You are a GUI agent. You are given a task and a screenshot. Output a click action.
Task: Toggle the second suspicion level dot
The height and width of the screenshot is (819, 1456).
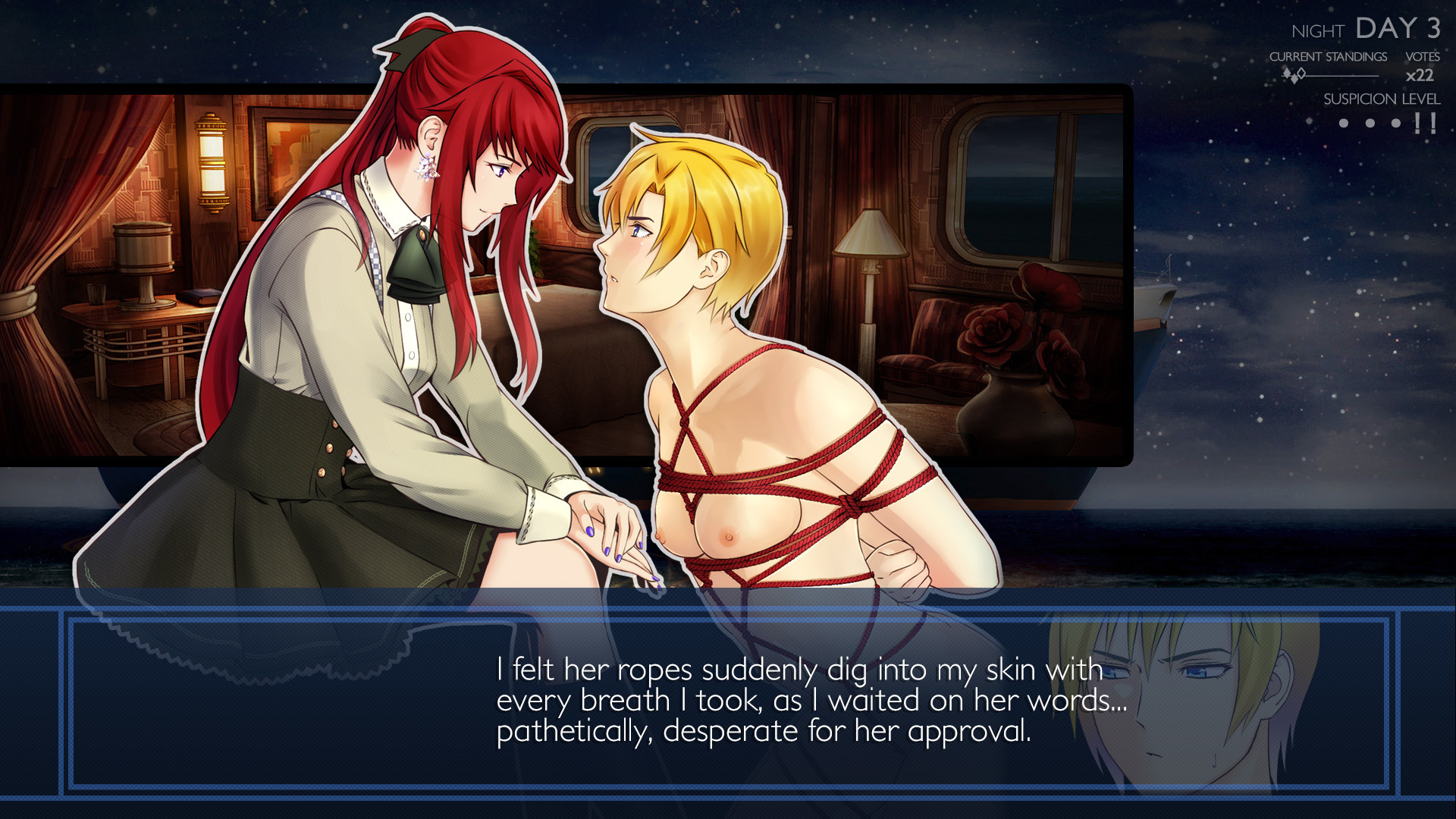[x=1370, y=124]
